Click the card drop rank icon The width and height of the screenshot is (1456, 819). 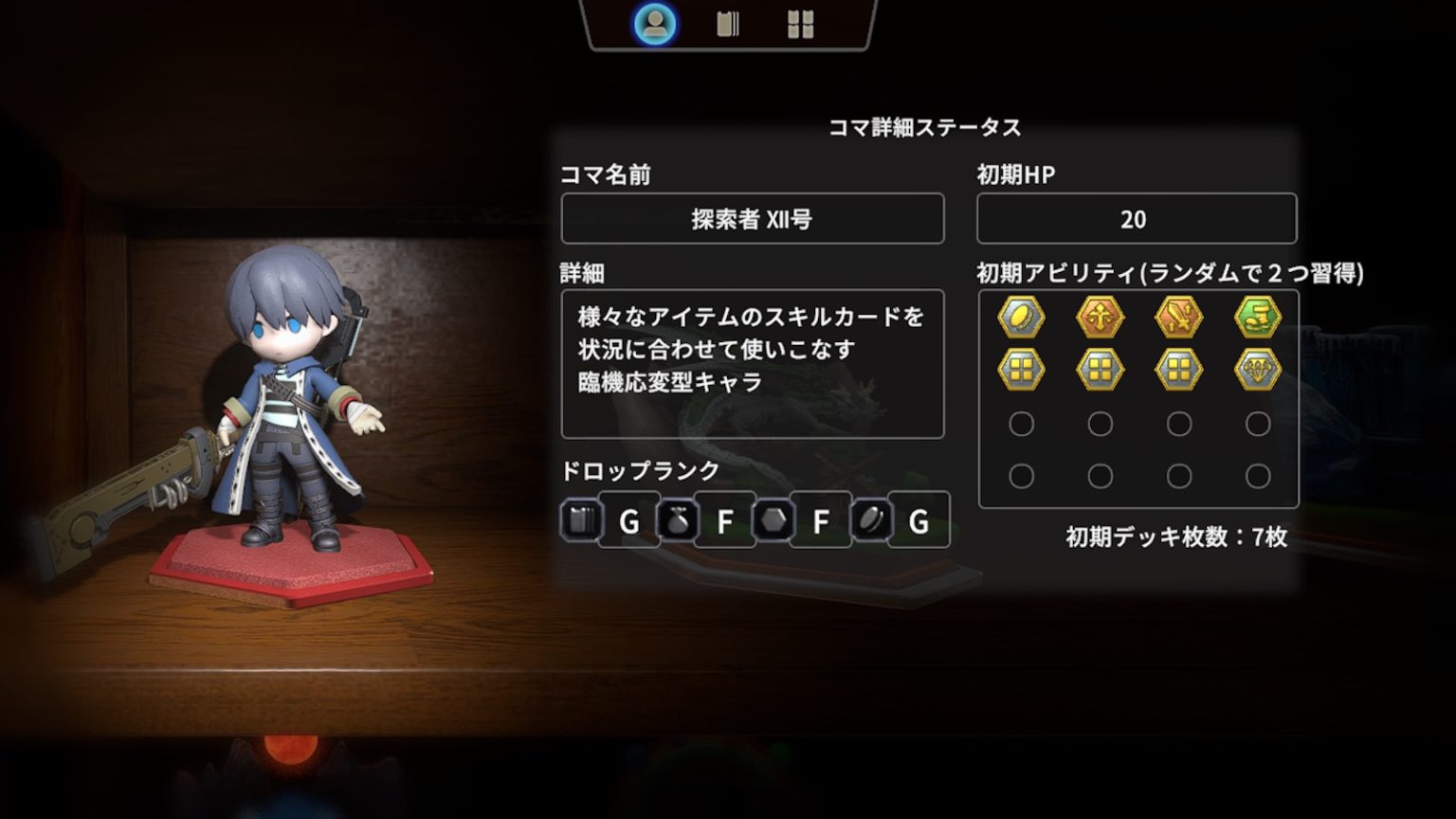click(581, 520)
